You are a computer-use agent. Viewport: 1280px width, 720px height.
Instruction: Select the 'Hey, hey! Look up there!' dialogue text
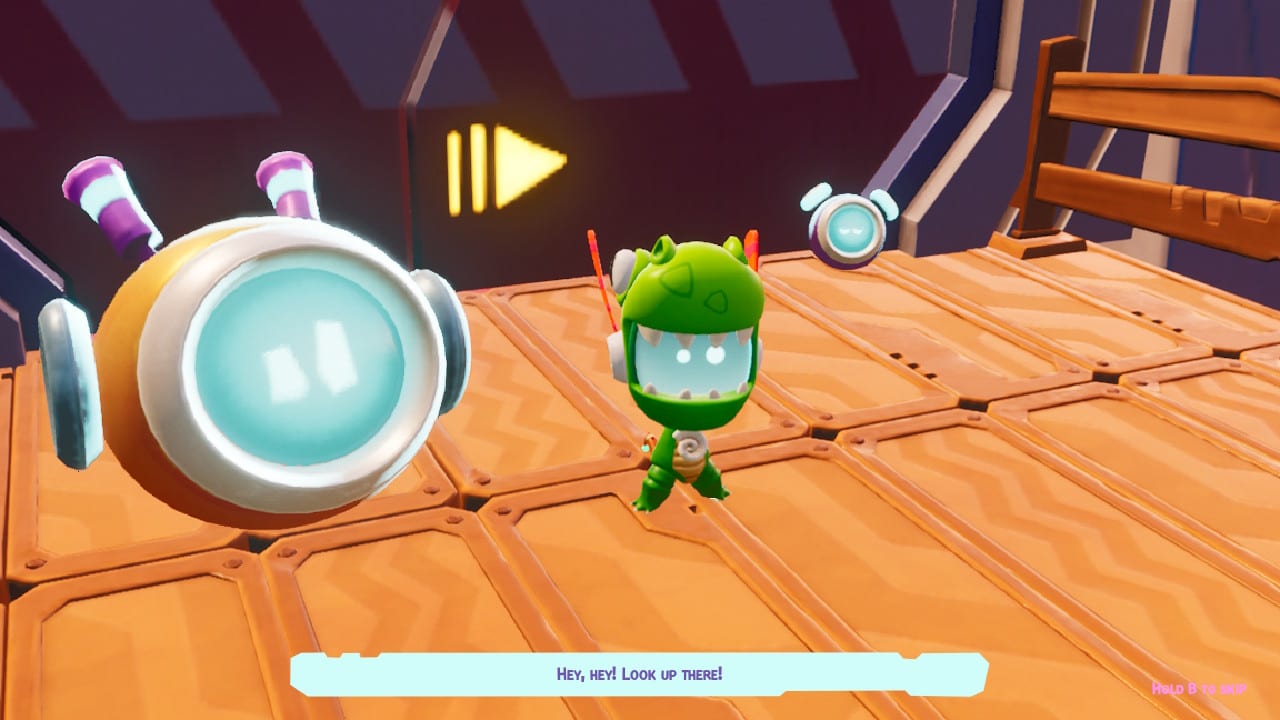(x=640, y=674)
